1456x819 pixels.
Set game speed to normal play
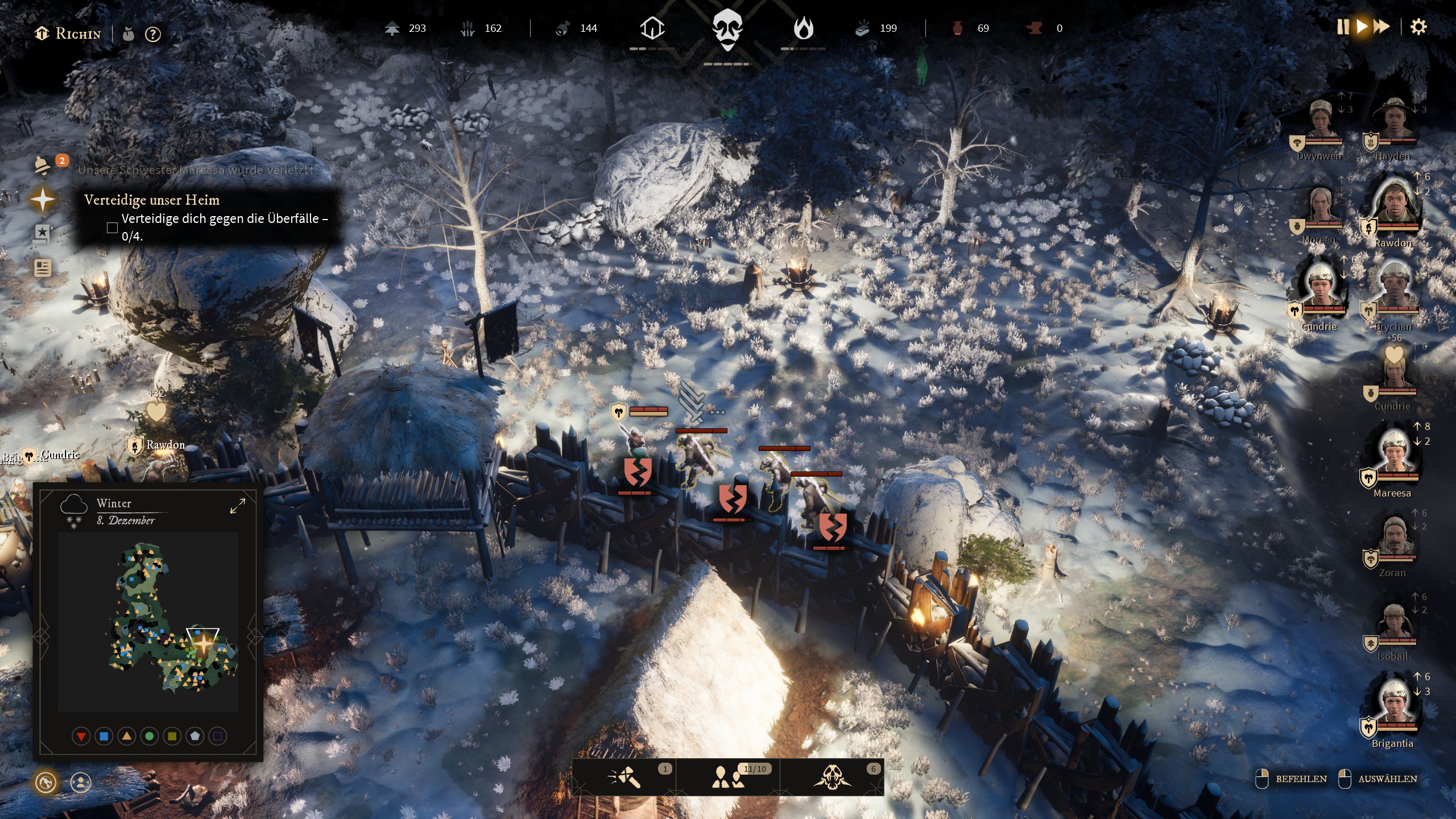coord(1362,27)
